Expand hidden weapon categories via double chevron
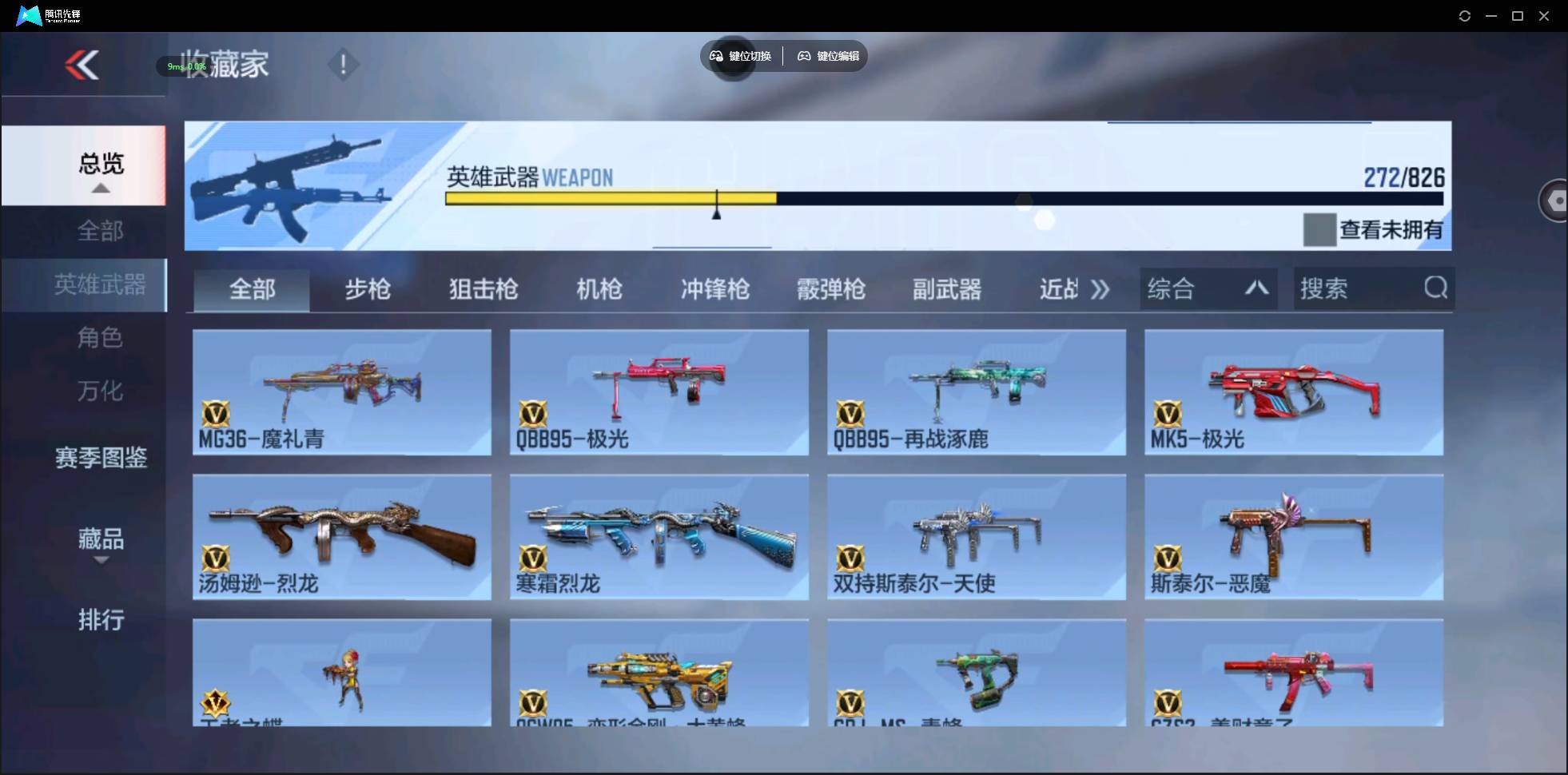 1100,289
